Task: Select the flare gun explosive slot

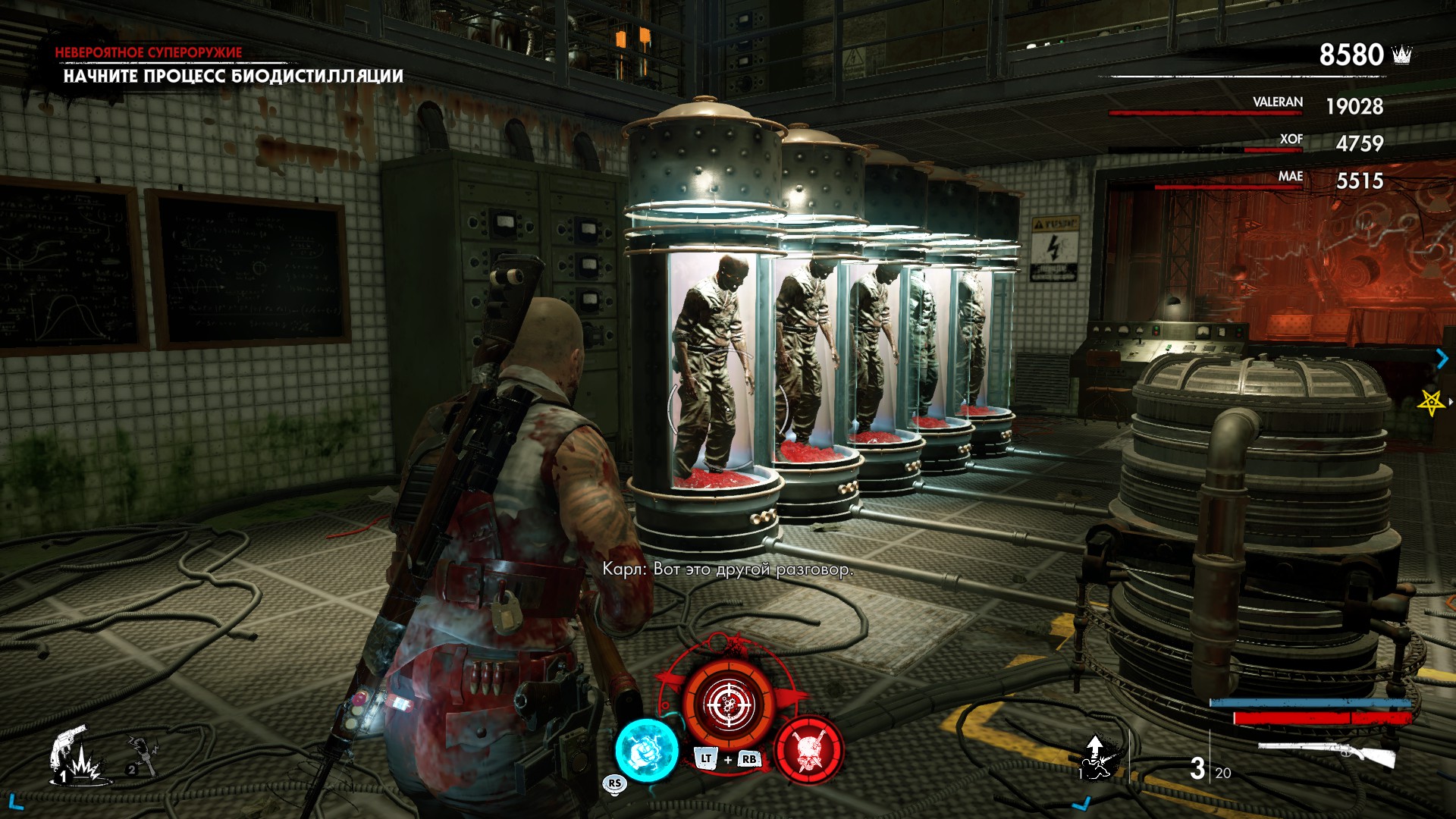Action: click(x=74, y=753)
